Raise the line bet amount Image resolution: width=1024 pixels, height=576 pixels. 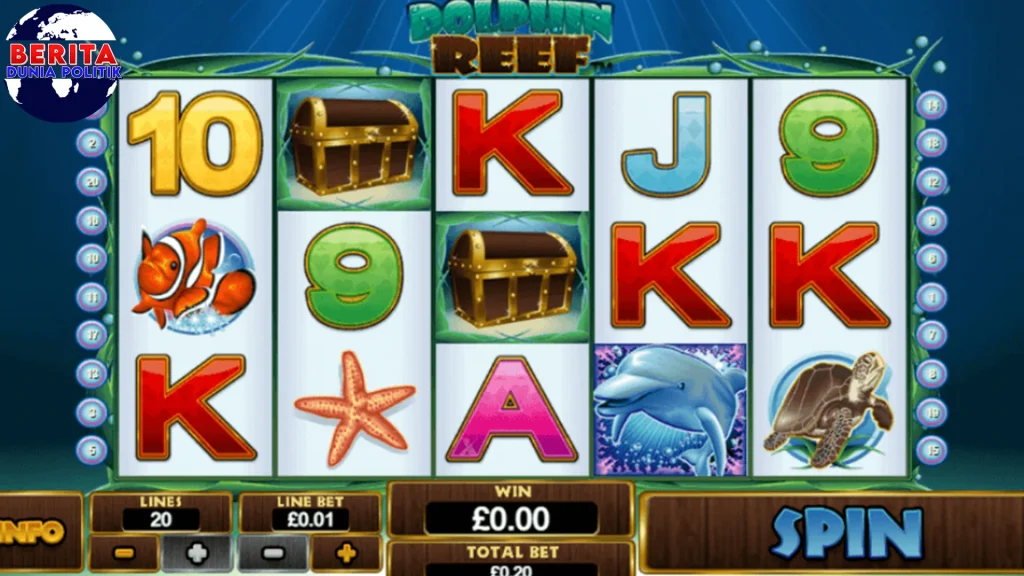tap(346, 552)
